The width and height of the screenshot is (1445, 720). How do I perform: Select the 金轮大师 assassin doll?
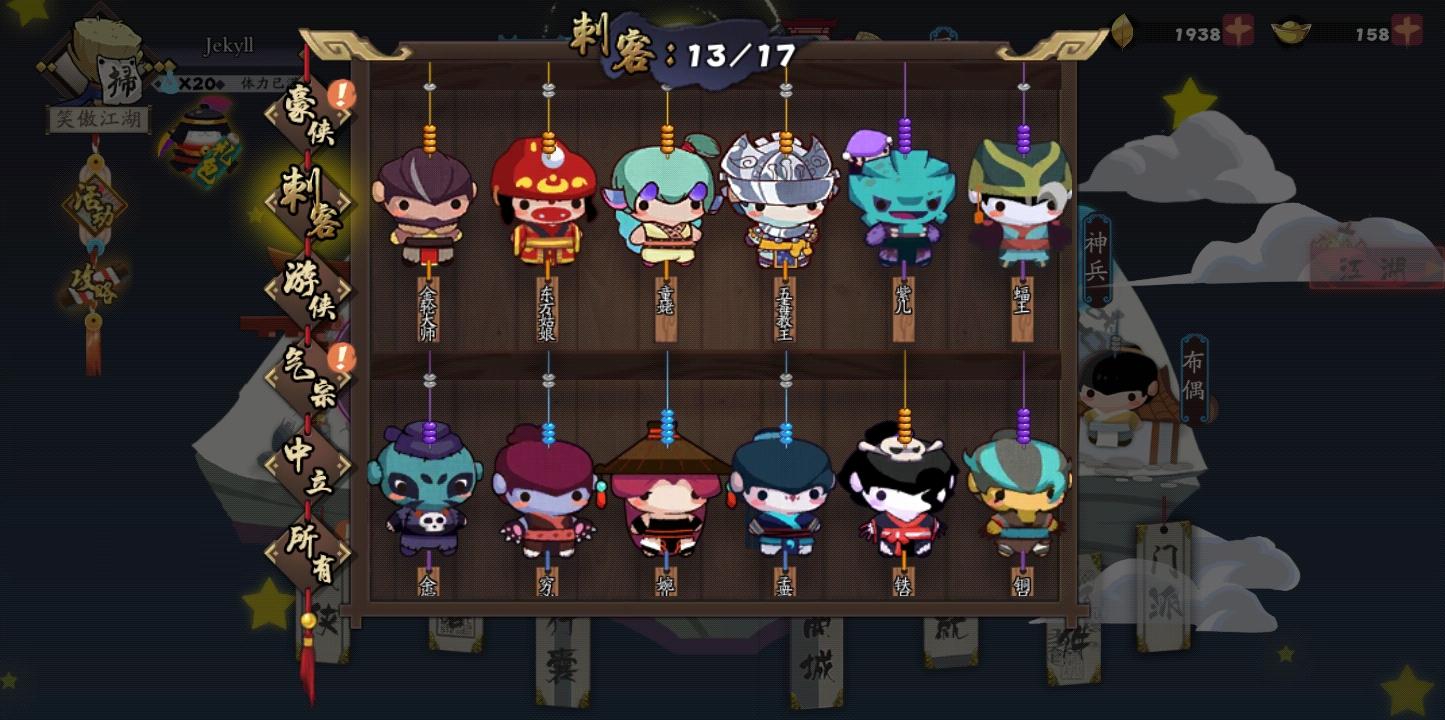point(428,210)
